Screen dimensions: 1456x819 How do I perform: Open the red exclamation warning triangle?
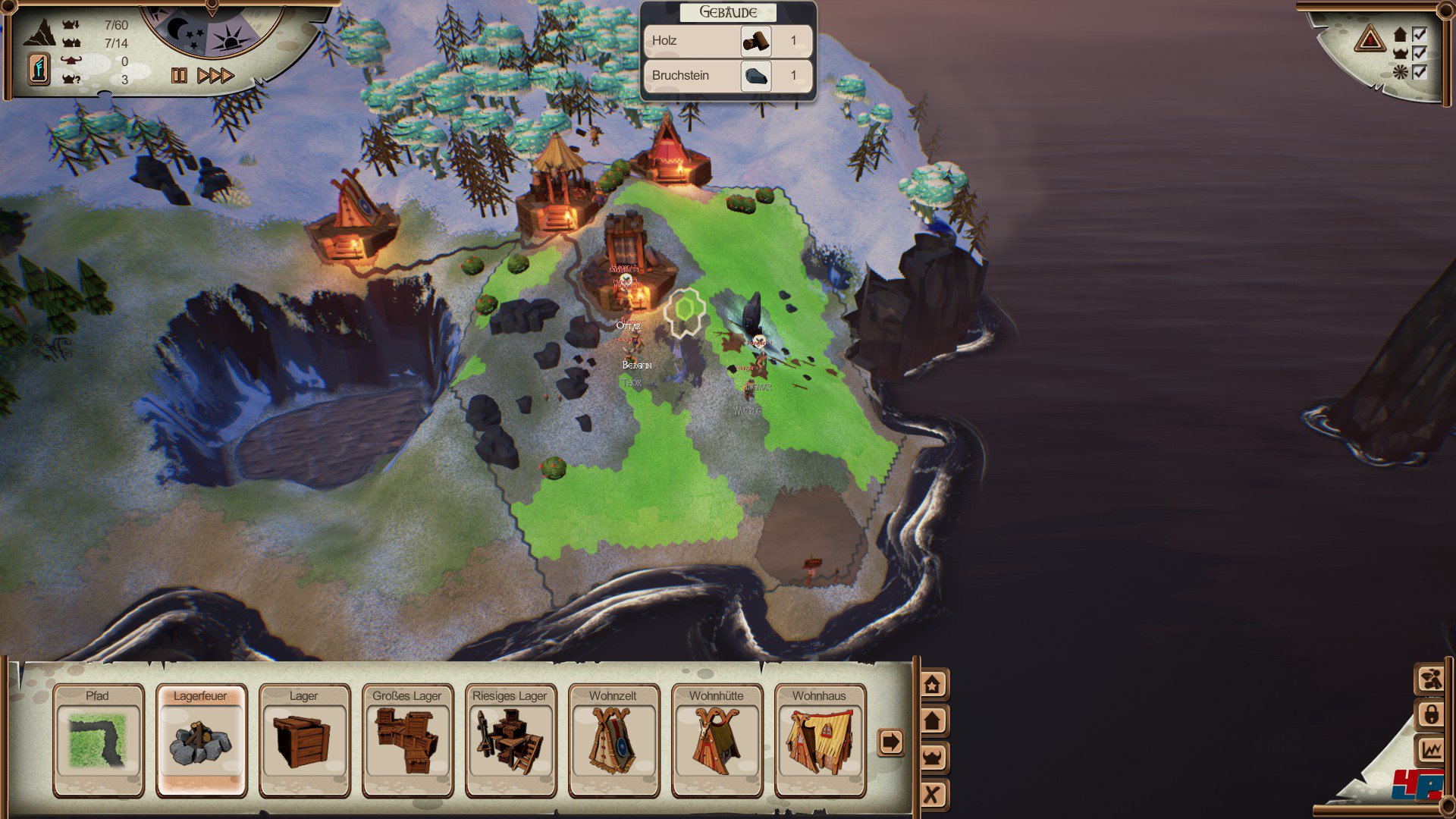[1370, 38]
